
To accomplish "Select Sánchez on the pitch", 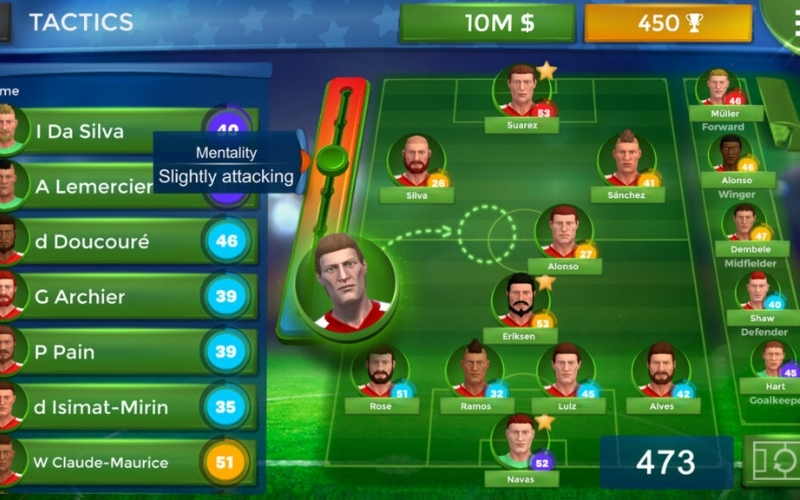I will [627, 163].
